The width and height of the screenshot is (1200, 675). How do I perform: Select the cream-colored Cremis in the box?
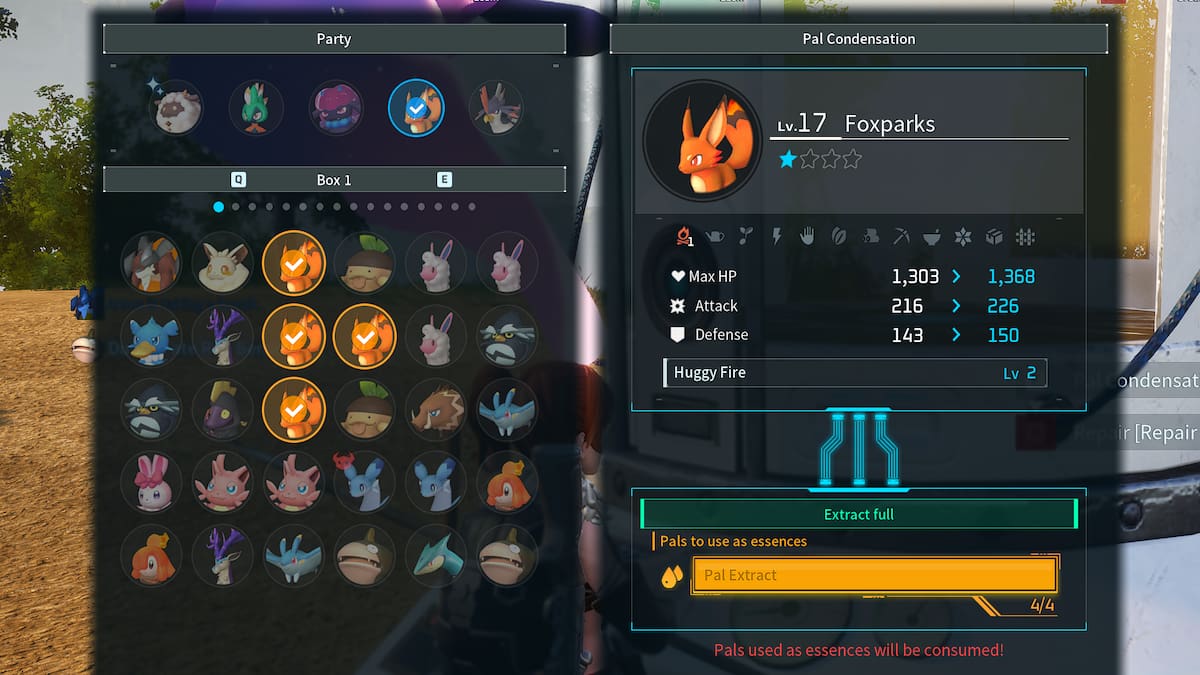pyautogui.click(x=222, y=263)
